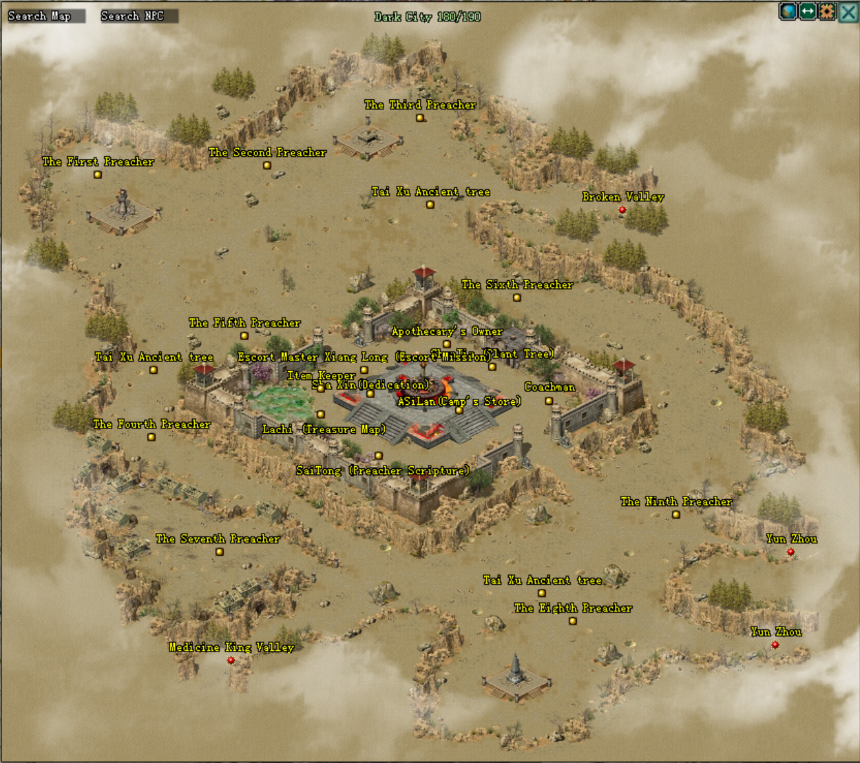The width and height of the screenshot is (860, 763).
Task: Choose the Lachi (Treasure Map) marker
Action: 321,415
